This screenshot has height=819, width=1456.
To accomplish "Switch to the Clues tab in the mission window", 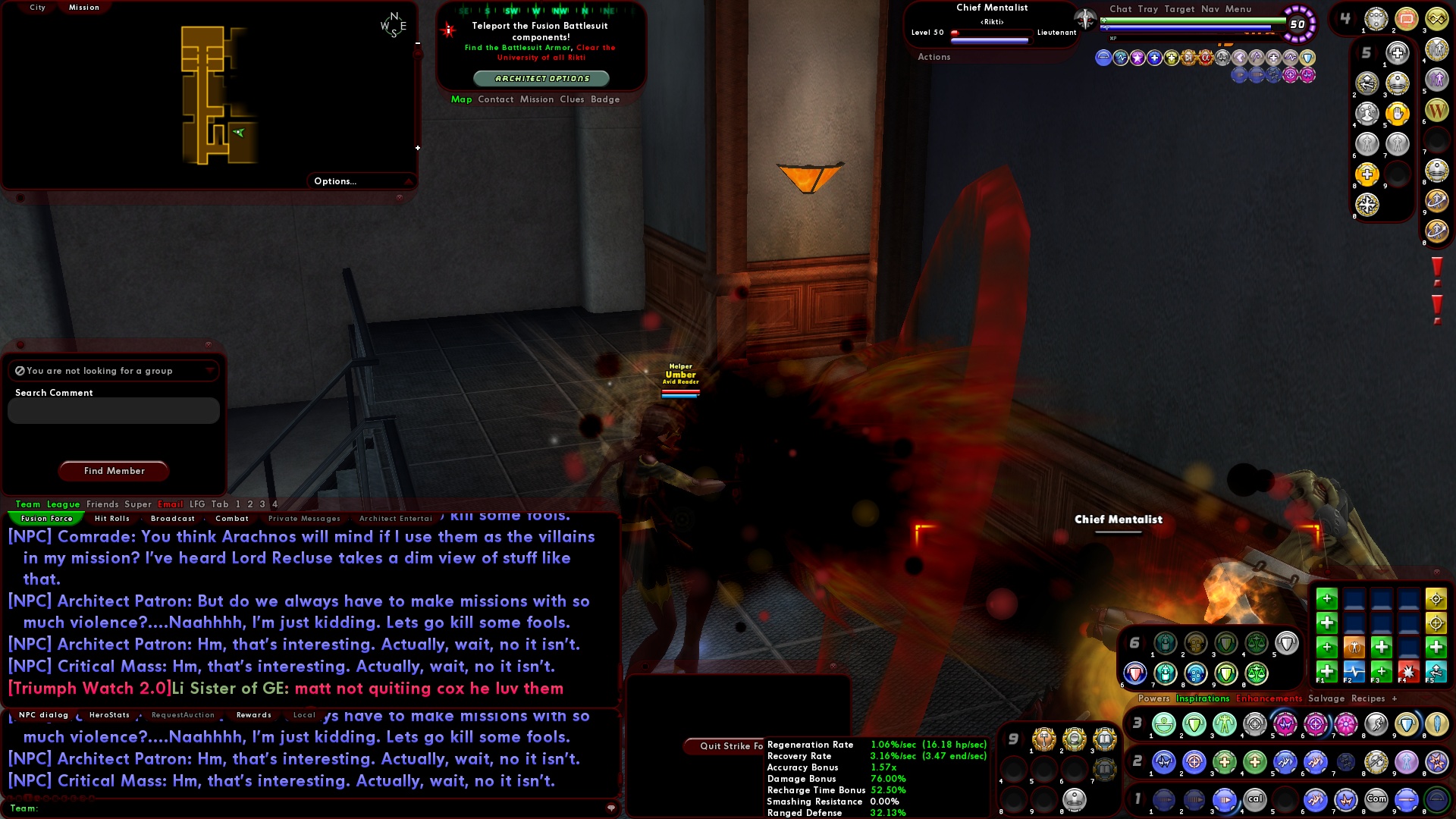I will (x=573, y=99).
